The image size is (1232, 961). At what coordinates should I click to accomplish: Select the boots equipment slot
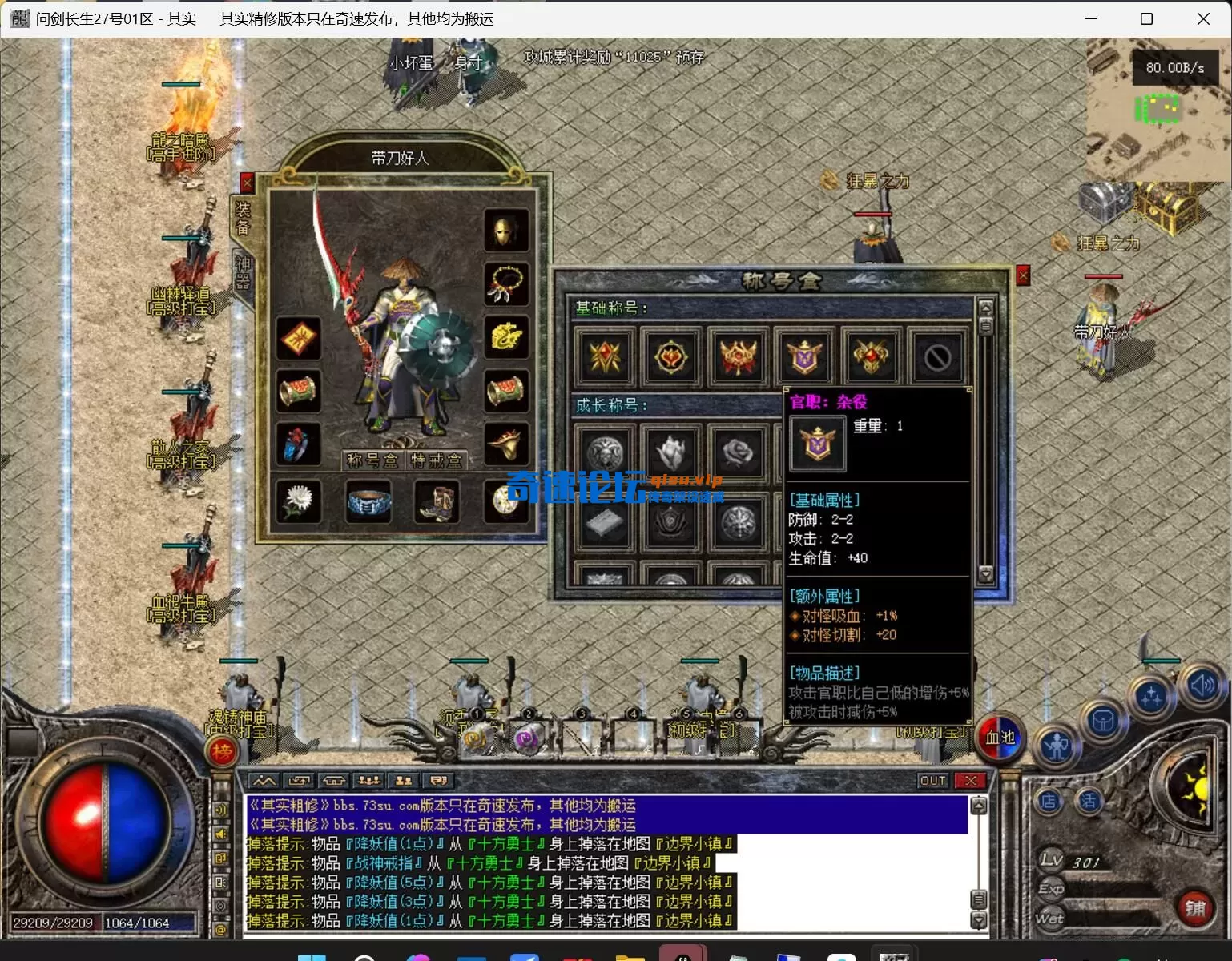point(437,502)
